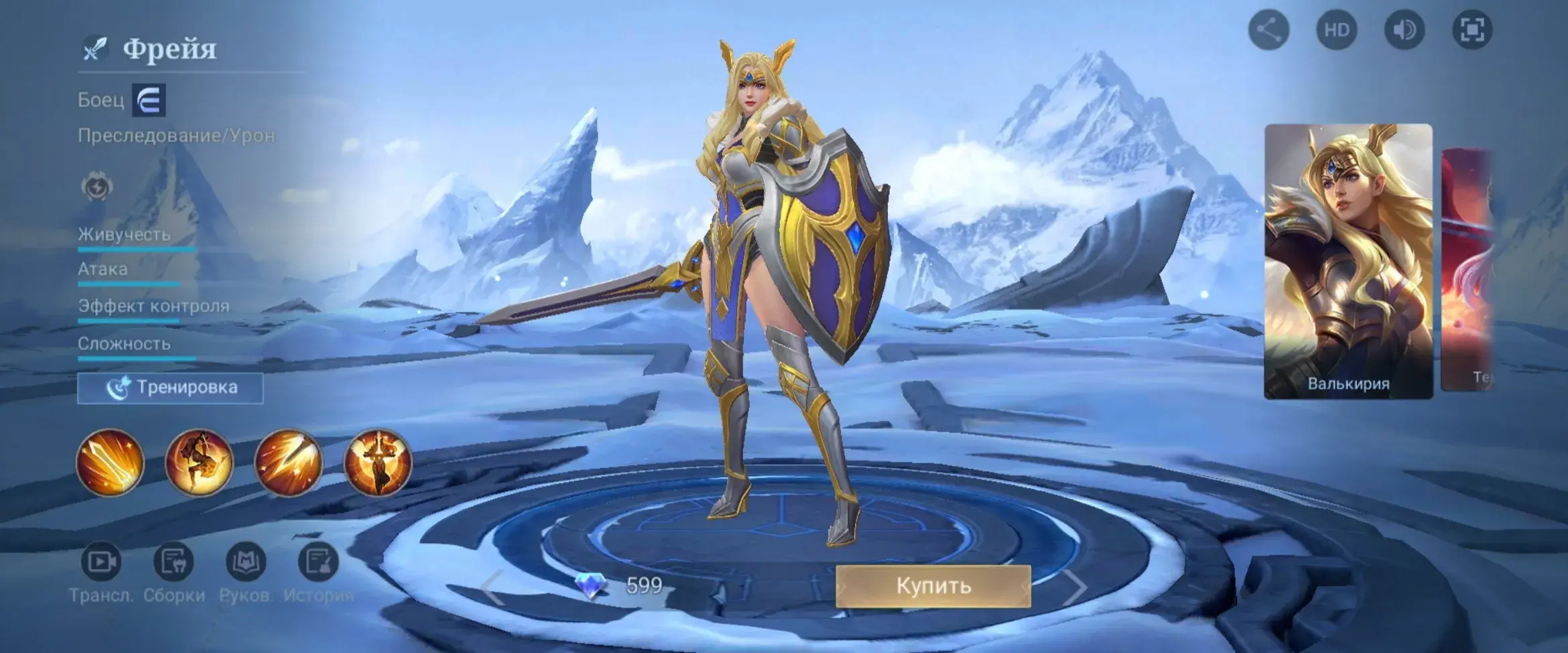Select the partially visible red skin thumbnail

pyautogui.click(x=1469, y=268)
